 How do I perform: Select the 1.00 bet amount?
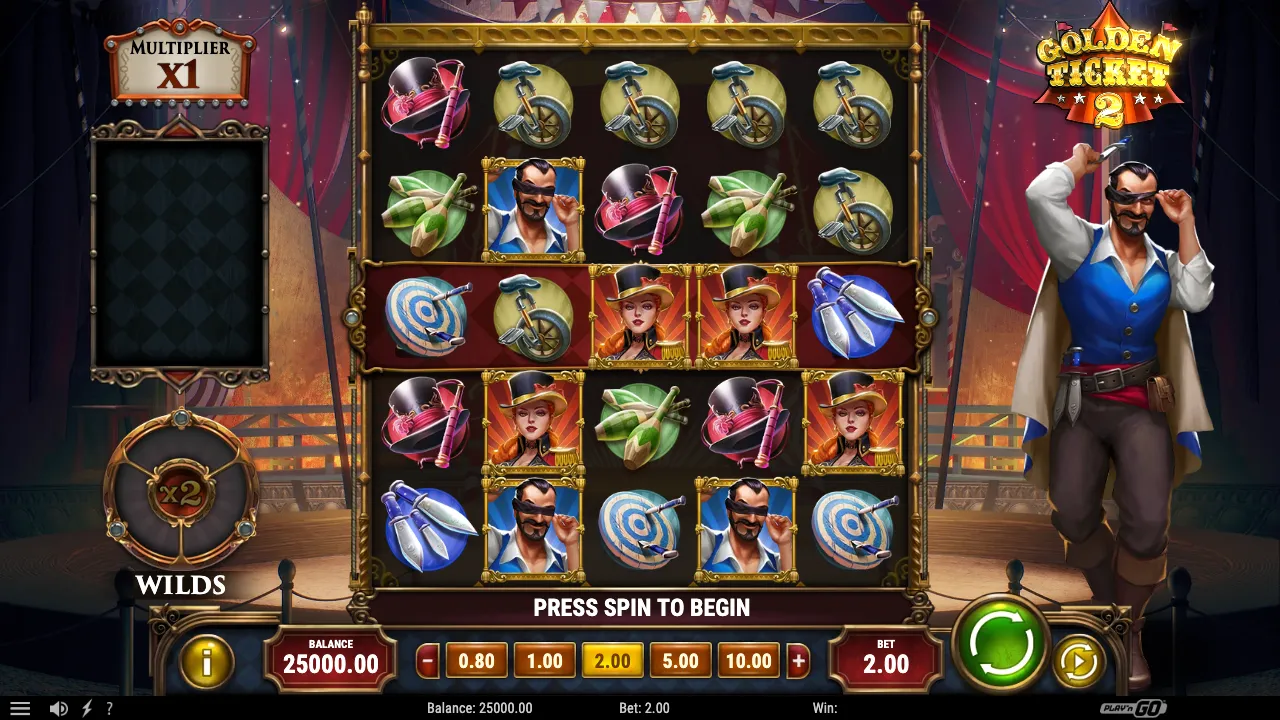coord(544,660)
